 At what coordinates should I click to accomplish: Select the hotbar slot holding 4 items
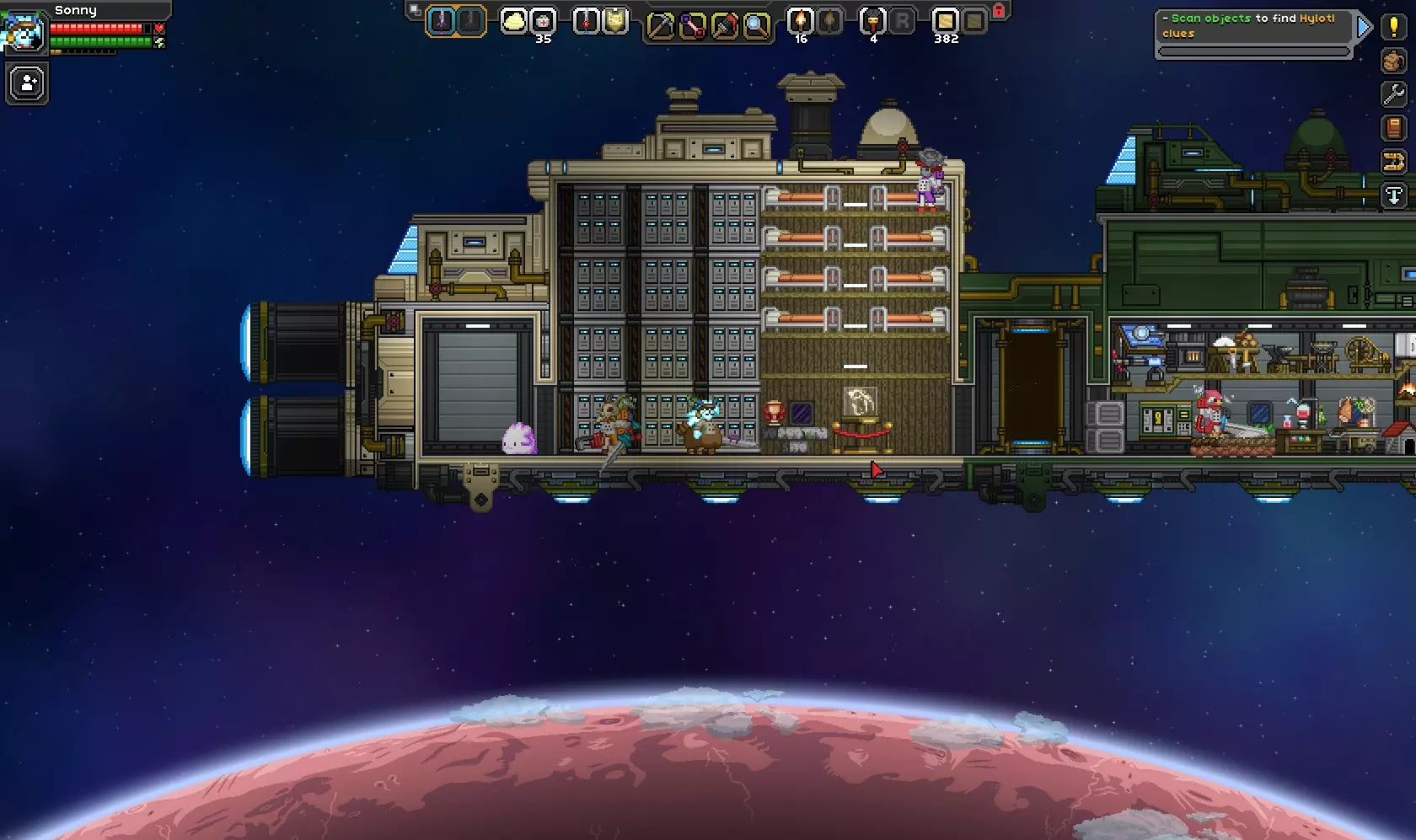click(x=872, y=21)
